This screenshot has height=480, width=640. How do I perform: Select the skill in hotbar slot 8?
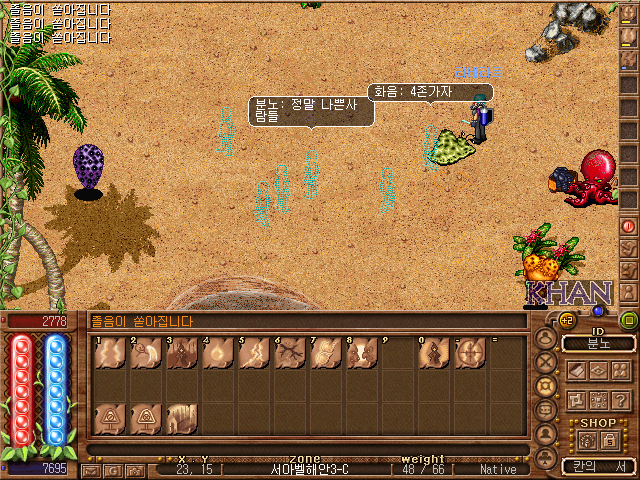(360, 354)
